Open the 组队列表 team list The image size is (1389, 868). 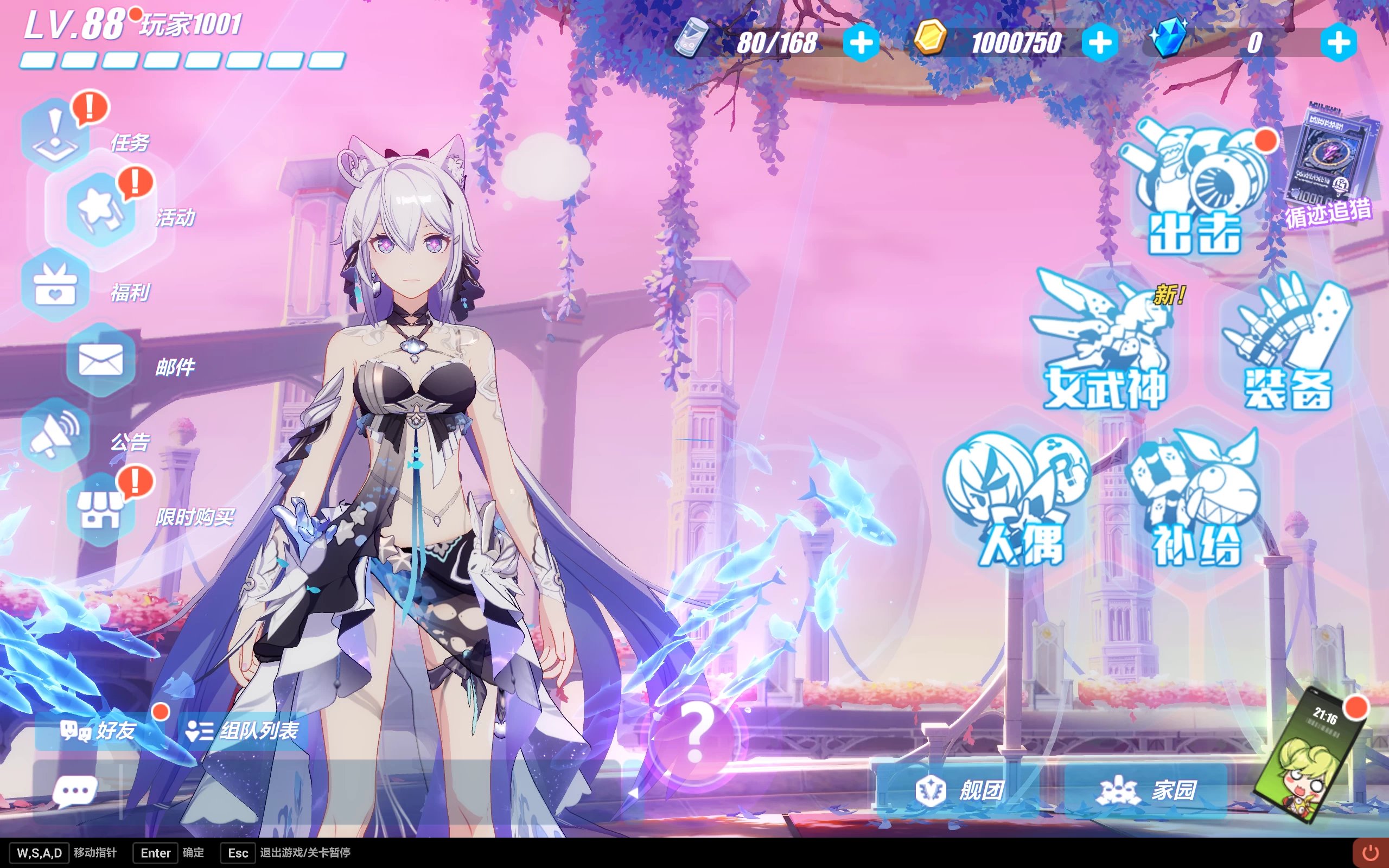pos(243,731)
